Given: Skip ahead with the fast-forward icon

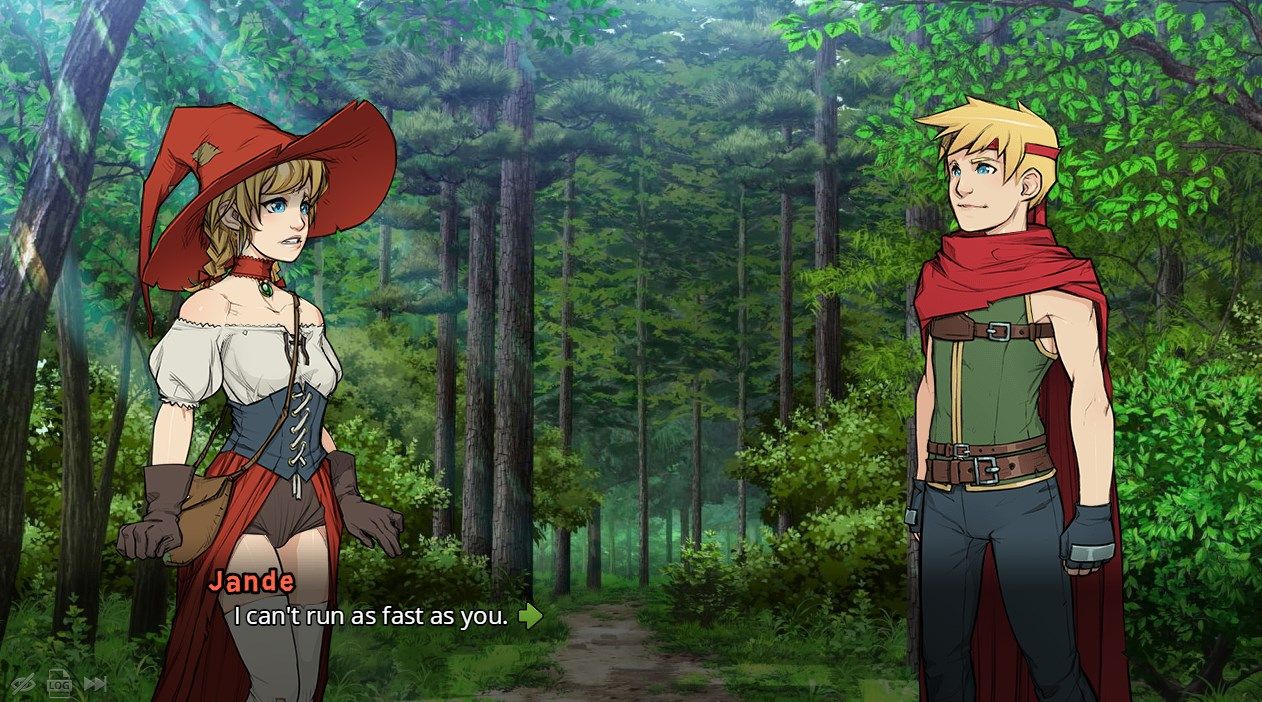Looking at the screenshot, I should (95, 684).
